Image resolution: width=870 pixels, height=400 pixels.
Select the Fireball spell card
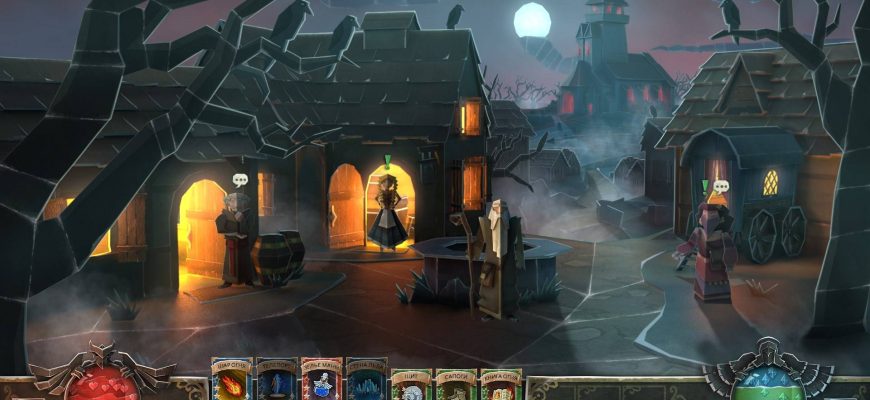[x=230, y=380]
